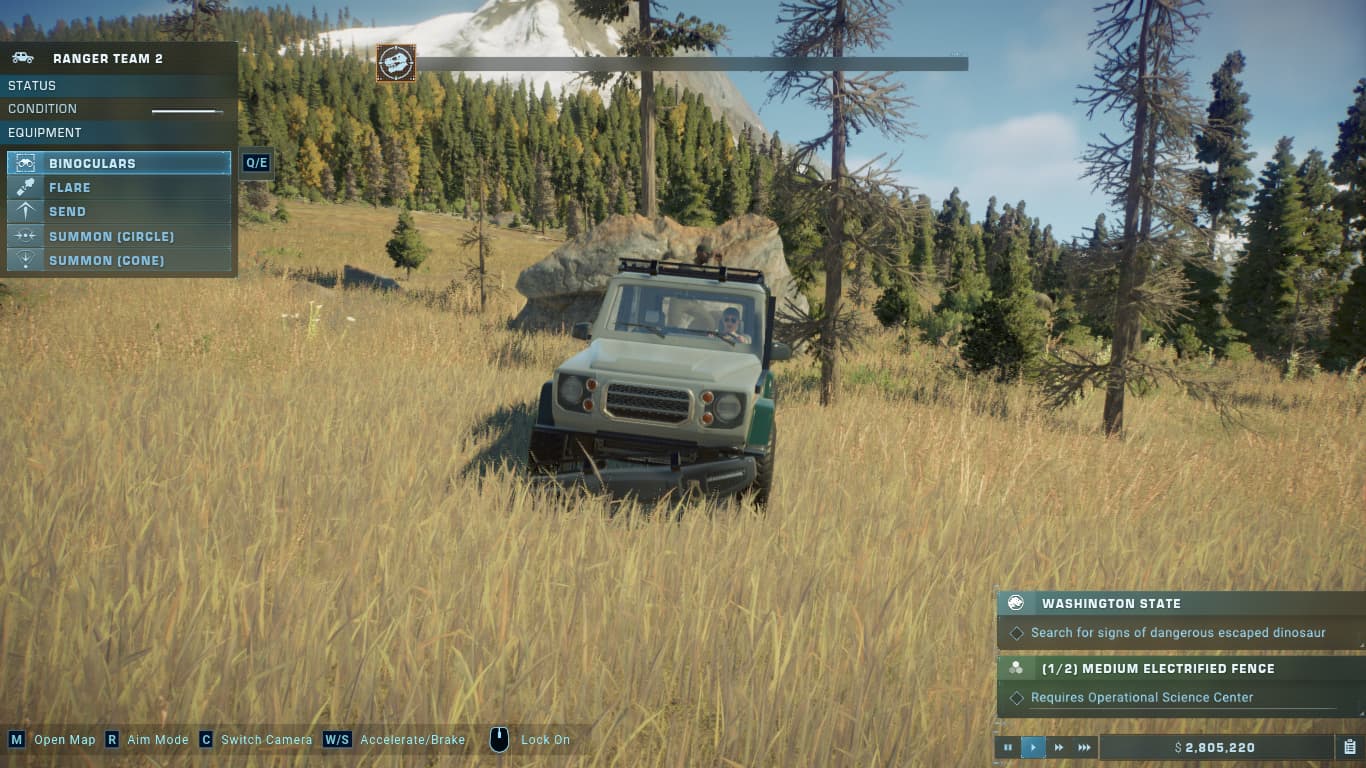Pause the game with the pause button
The height and width of the screenshot is (768, 1366).
(x=1007, y=747)
